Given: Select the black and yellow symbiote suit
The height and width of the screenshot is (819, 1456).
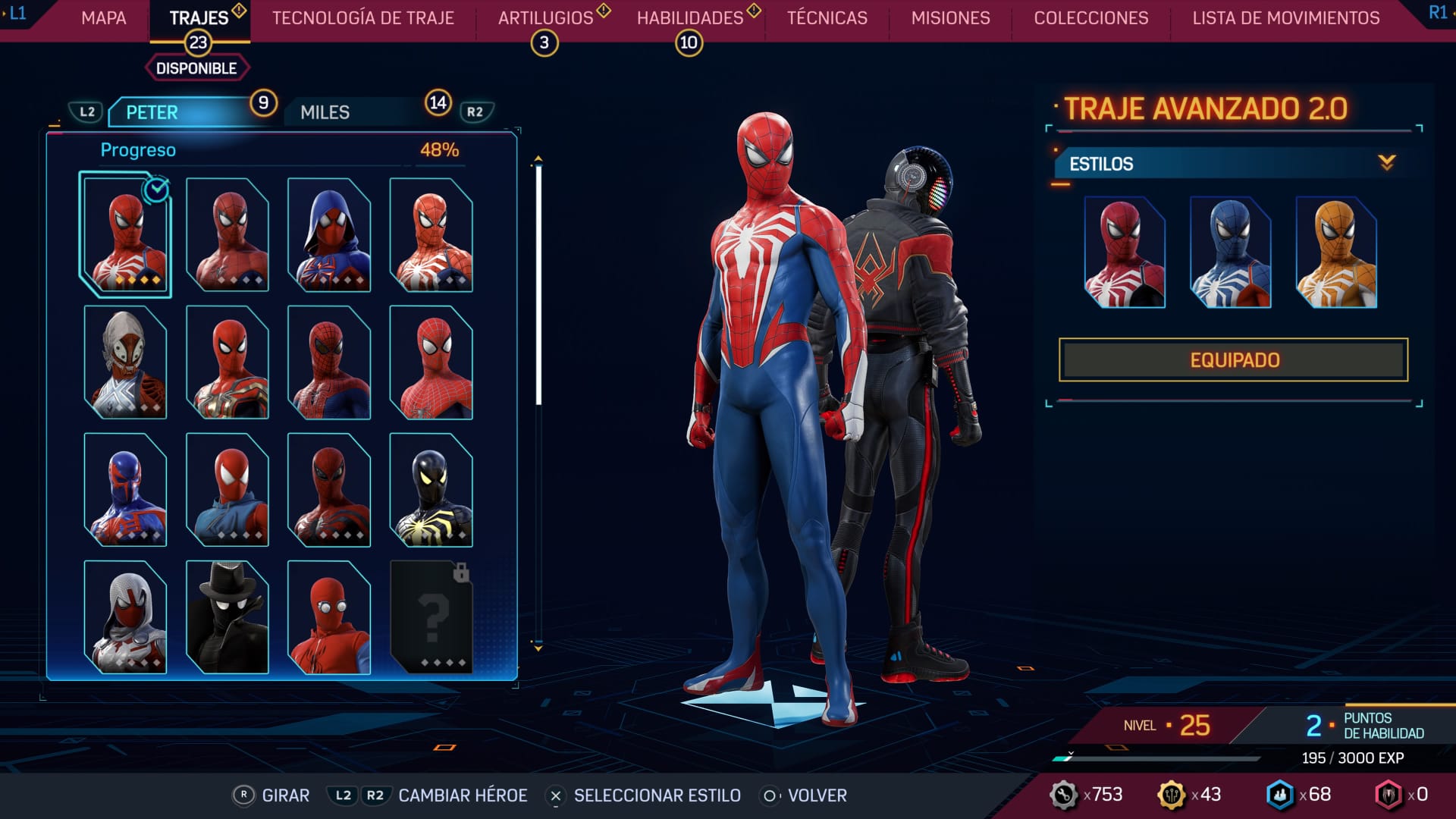Looking at the screenshot, I should (431, 490).
